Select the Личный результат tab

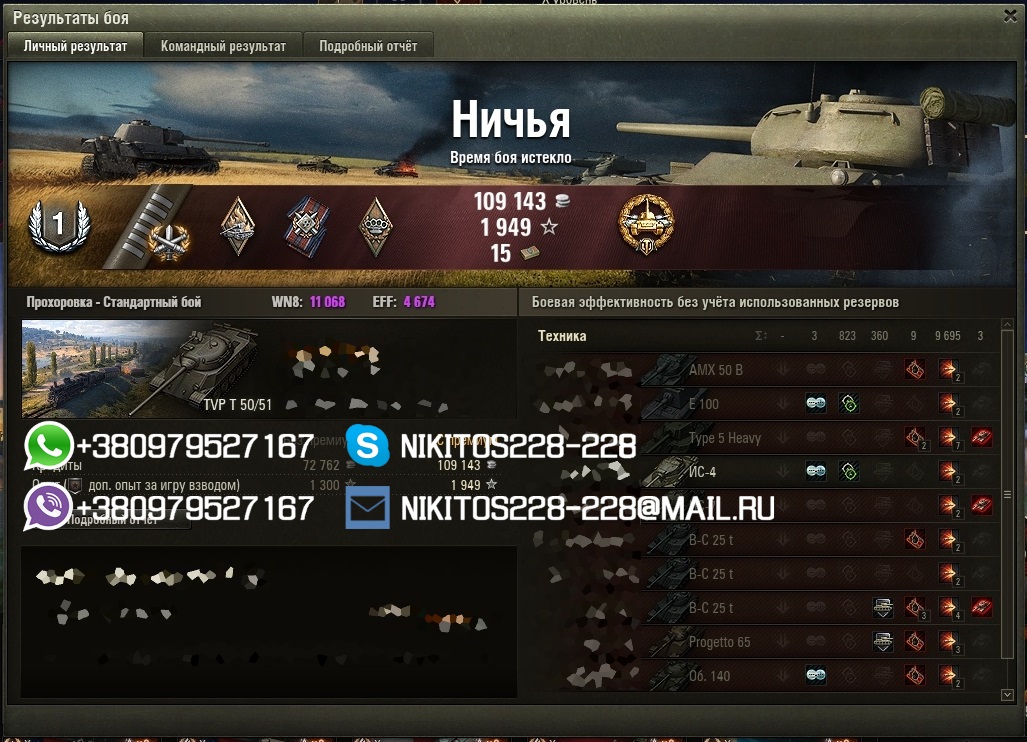(75, 46)
